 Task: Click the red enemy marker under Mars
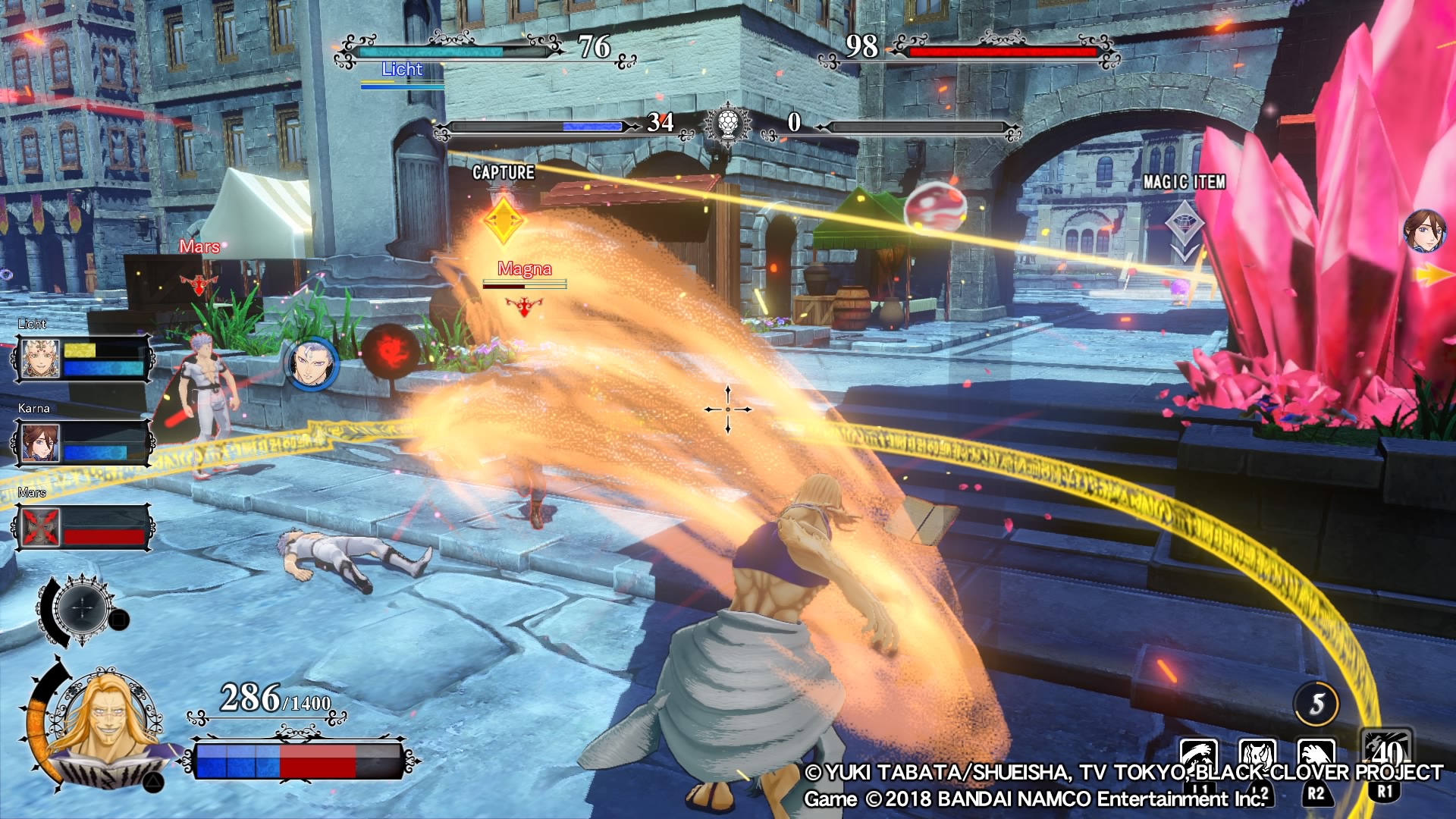(199, 284)
